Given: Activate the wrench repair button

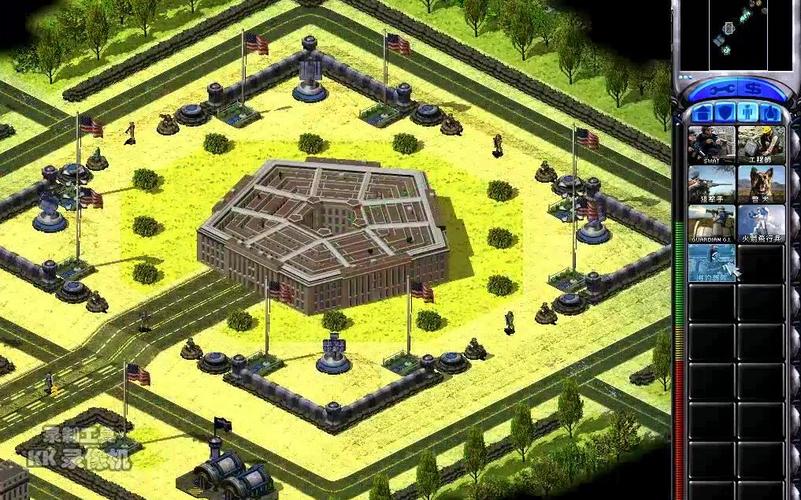Looking at the screenshot, I should (x=723, y=89).
